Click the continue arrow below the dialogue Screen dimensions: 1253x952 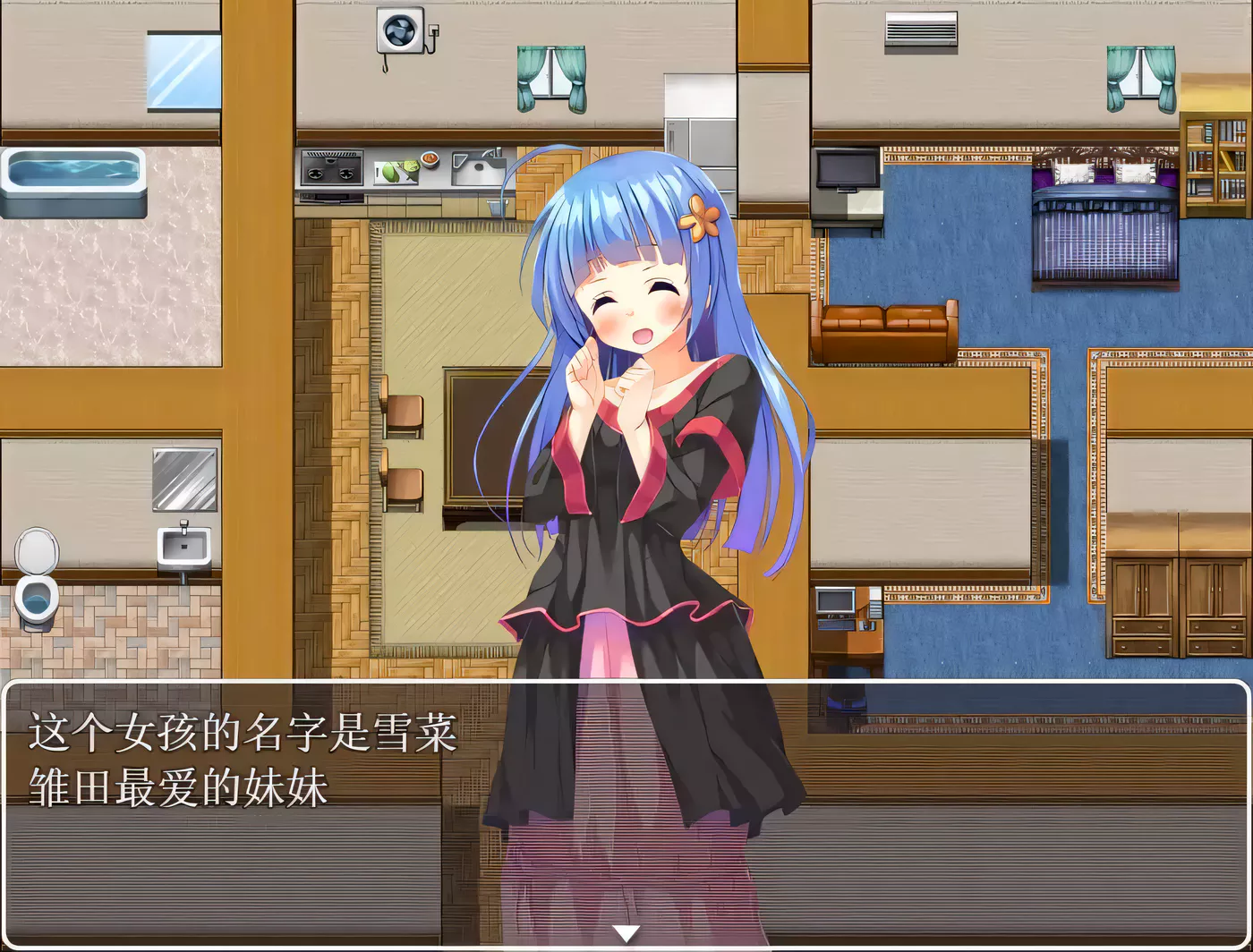626,932
